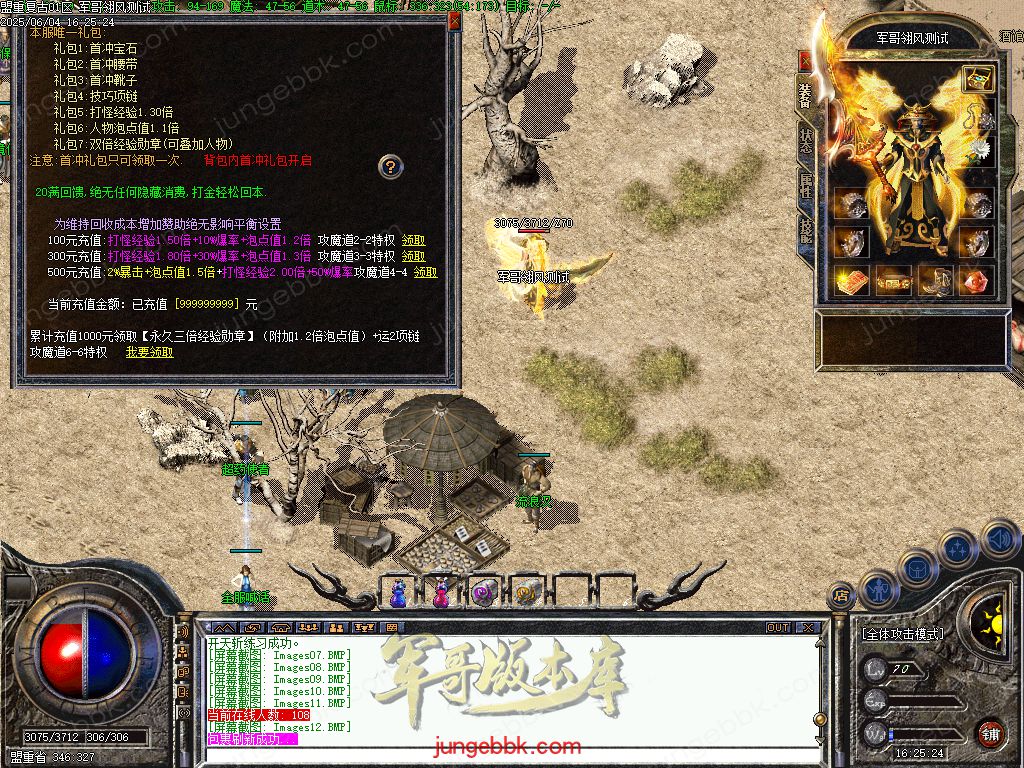Open the 店 store button
Image resolution: width=1024 pixels, height=768 pixels.
(x=842, y=594)
